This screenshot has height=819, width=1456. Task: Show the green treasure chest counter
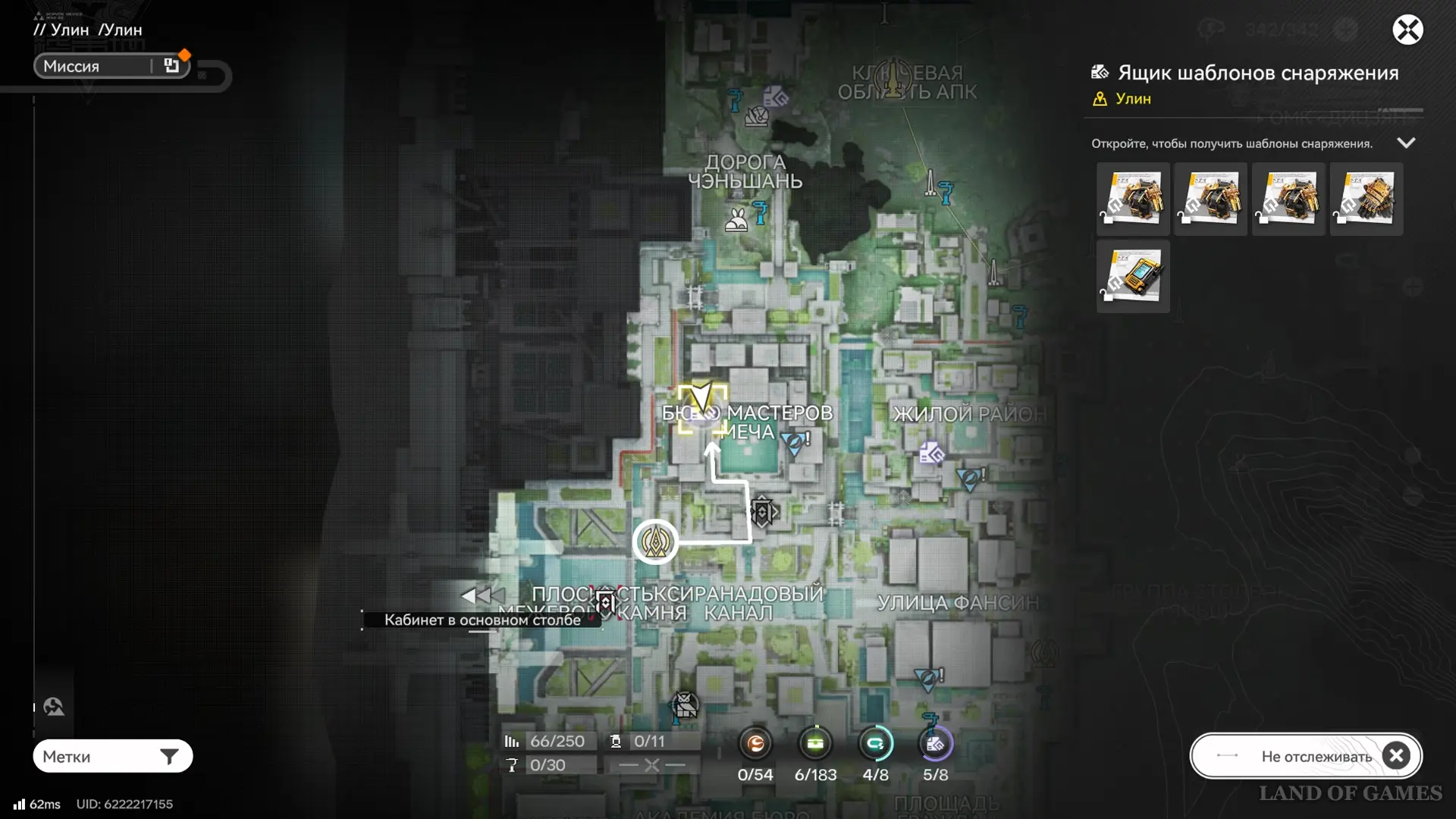point(815,745)
